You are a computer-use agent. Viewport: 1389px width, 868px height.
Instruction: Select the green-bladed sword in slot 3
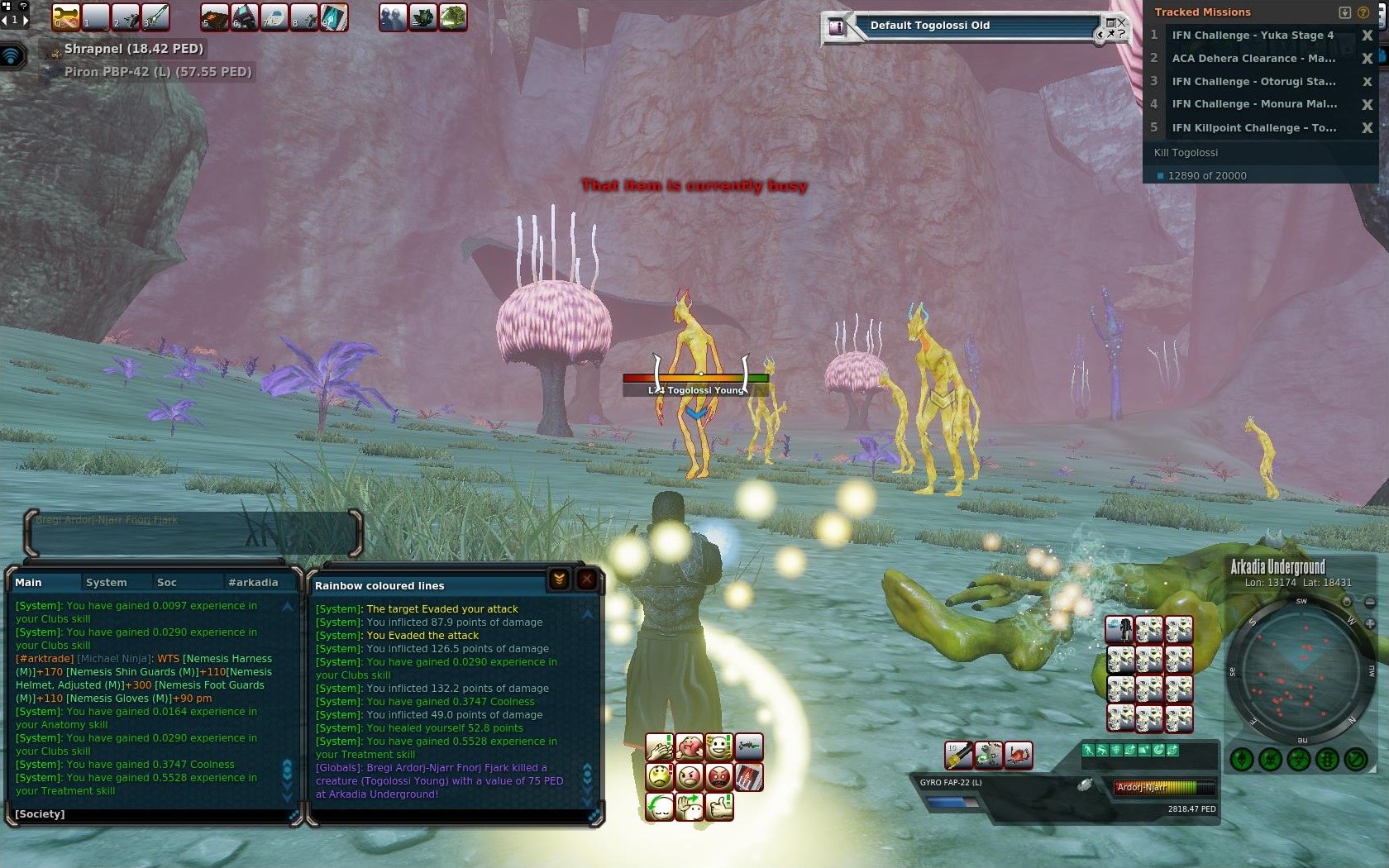coord(155,17)
